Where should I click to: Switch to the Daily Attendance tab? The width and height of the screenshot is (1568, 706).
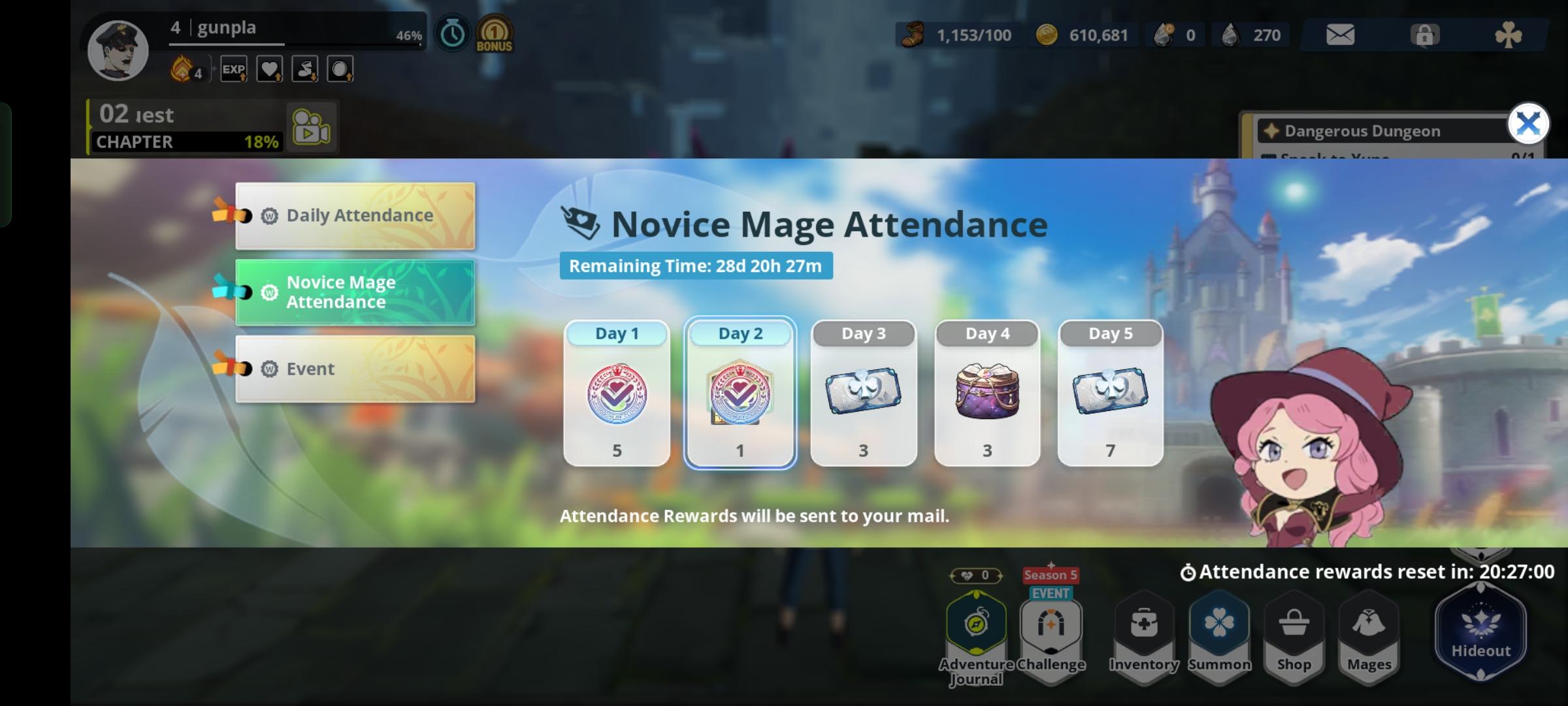point(357,215)
